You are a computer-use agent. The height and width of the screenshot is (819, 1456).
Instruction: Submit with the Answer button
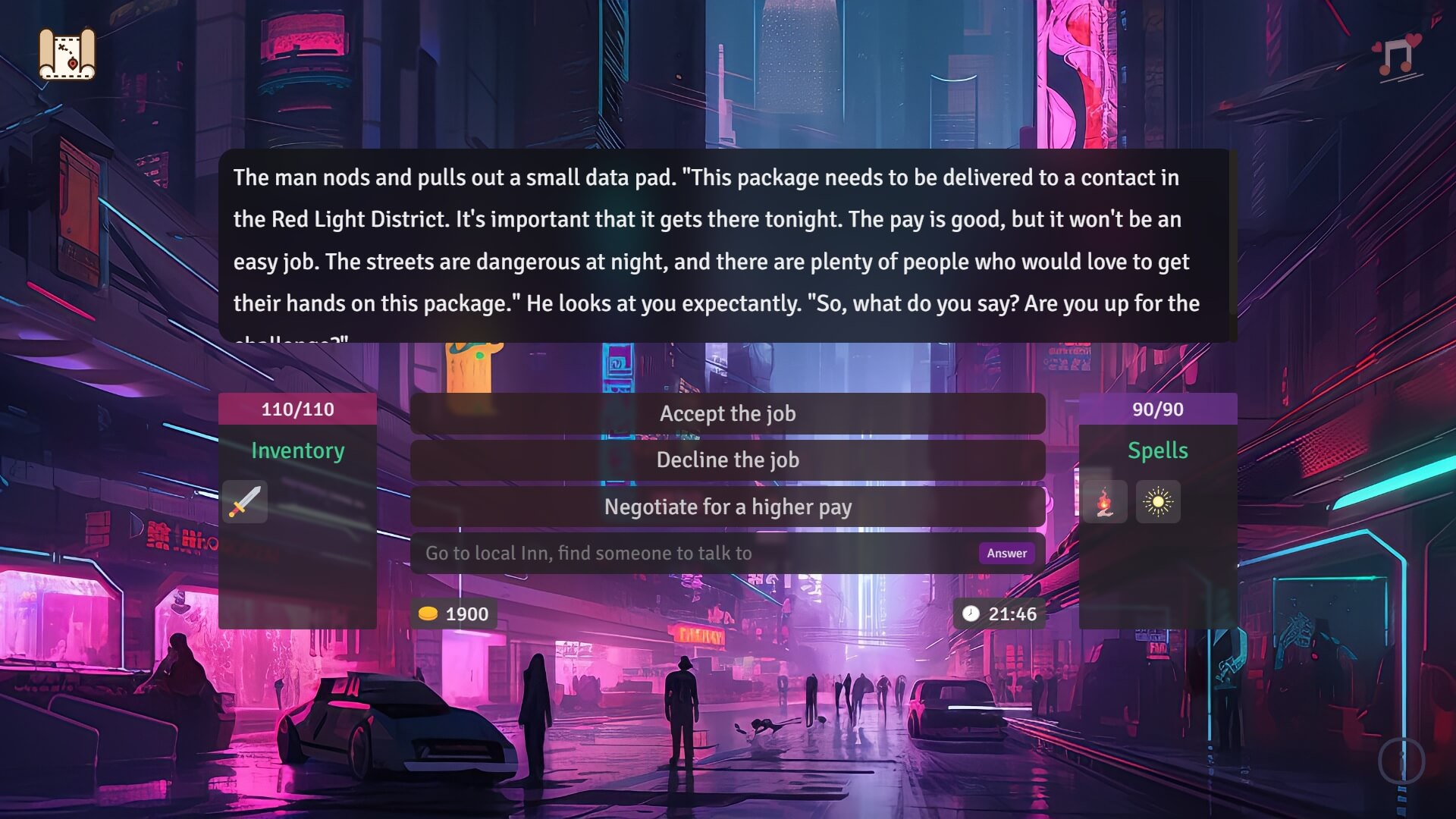(1006, 553)
